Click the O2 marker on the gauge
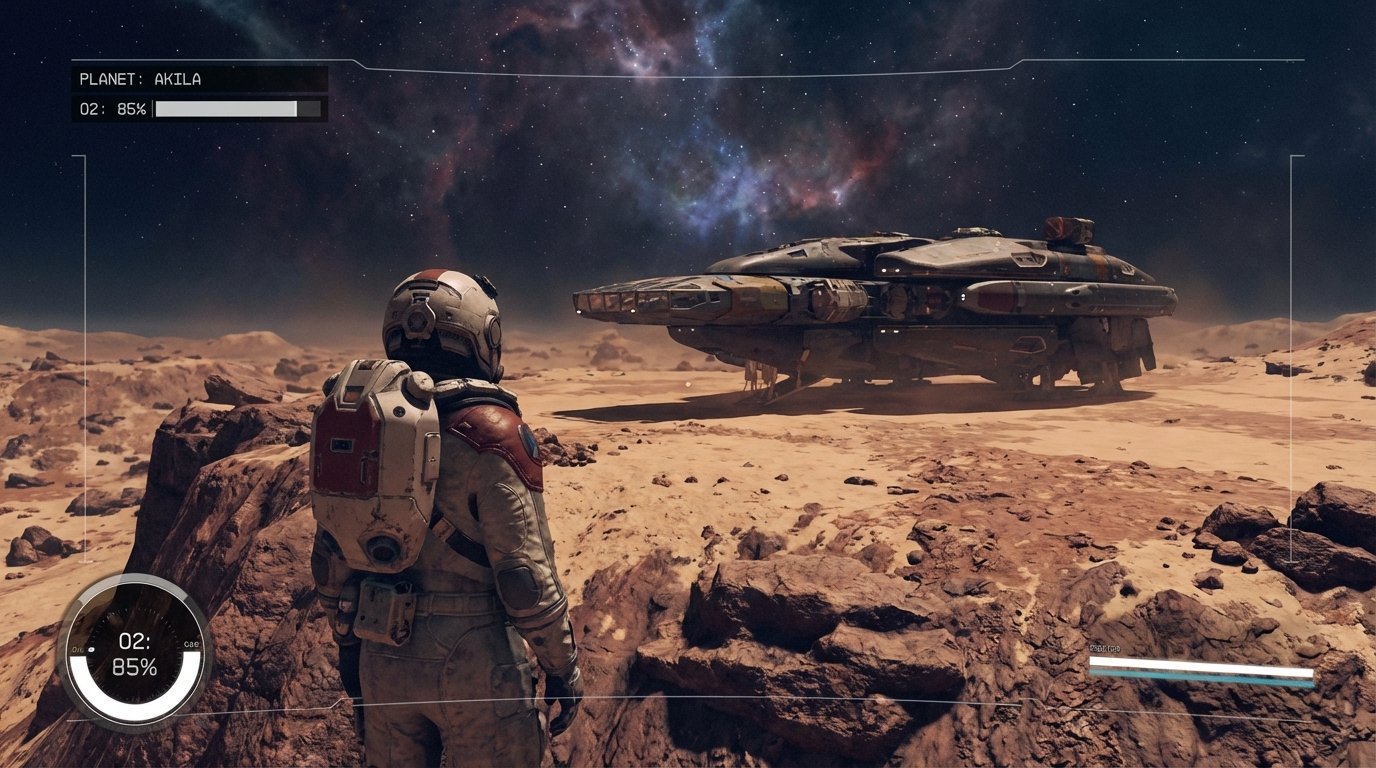Viewport: 1376px width, 768px height. point(76,648)
